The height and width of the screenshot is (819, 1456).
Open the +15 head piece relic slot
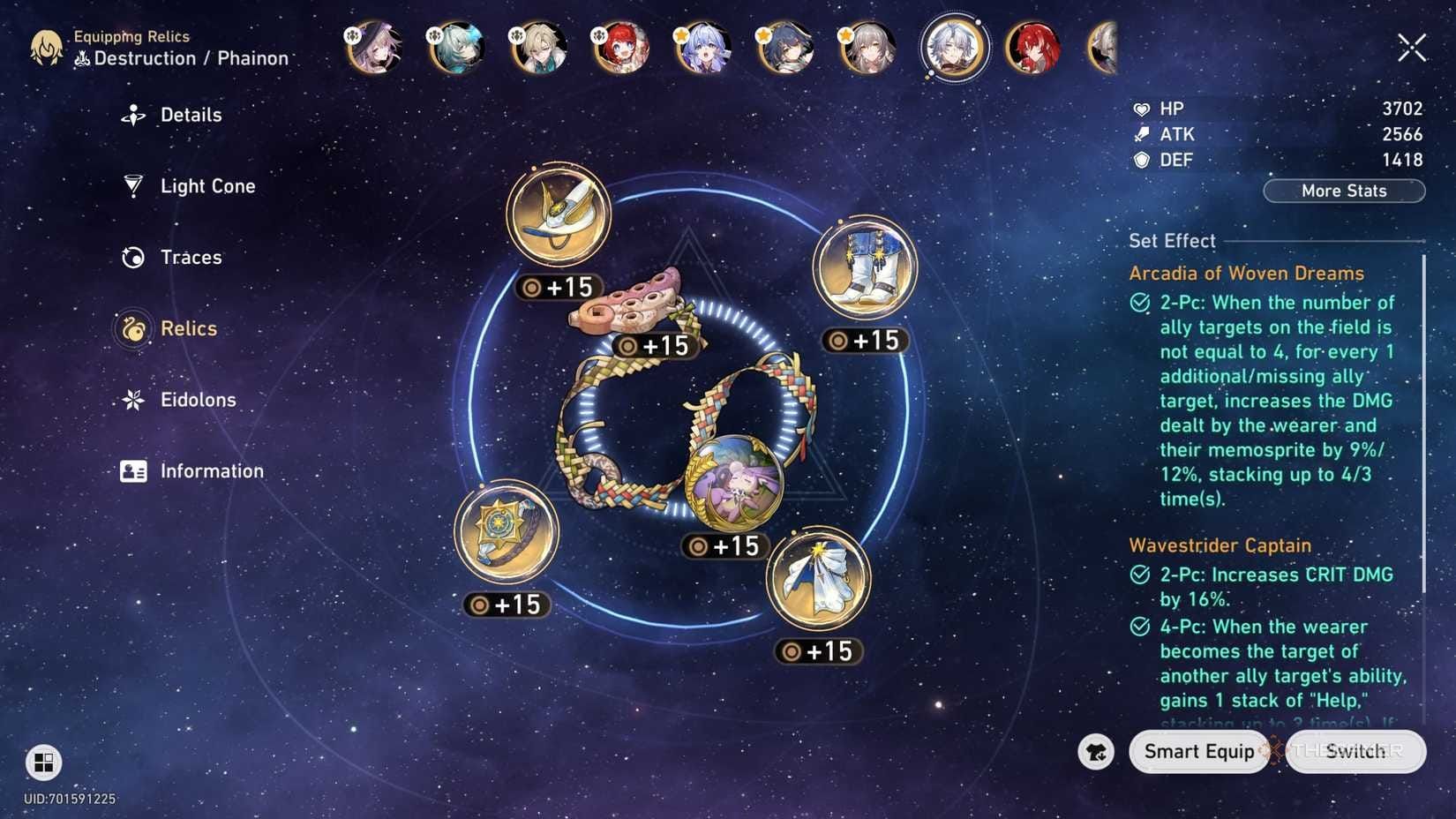click(558, 213)
